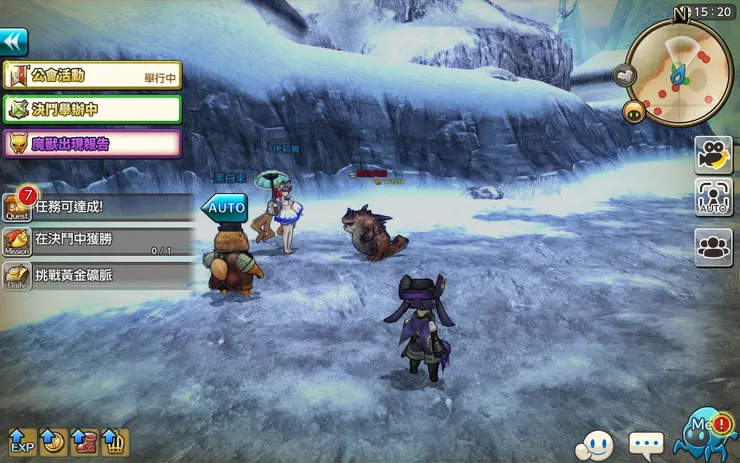This screenshot has width=740, height=463.
Task: View the 魔獸出現報告 monster report
Action: (92, 143)
